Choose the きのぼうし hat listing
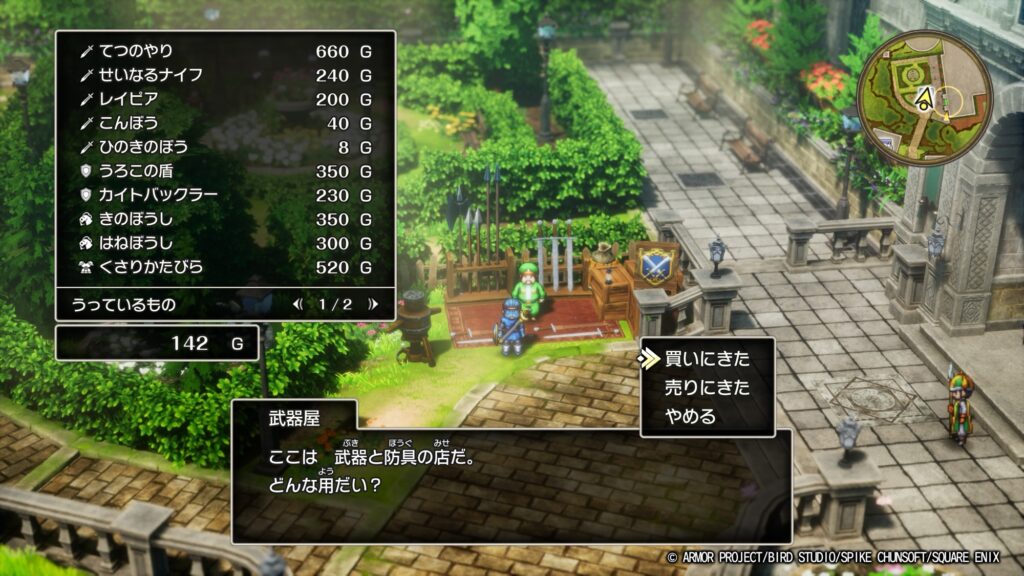The width and height of the screenshot is (1024, 576). (226, 219)
